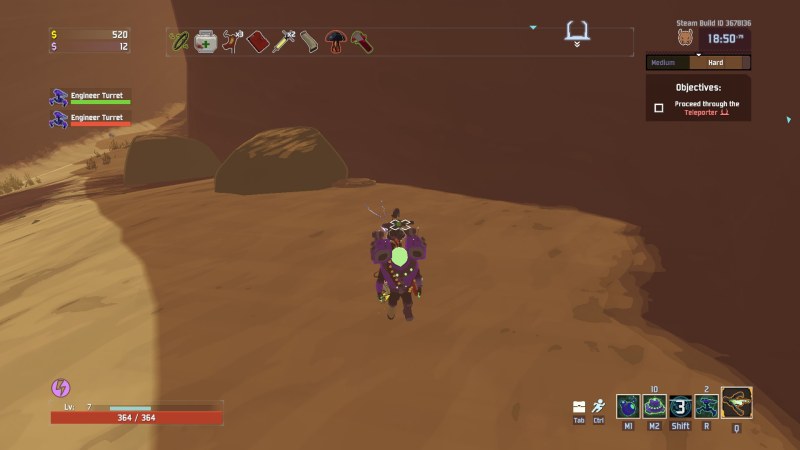Click the mushroom item icon

point(336,42)
